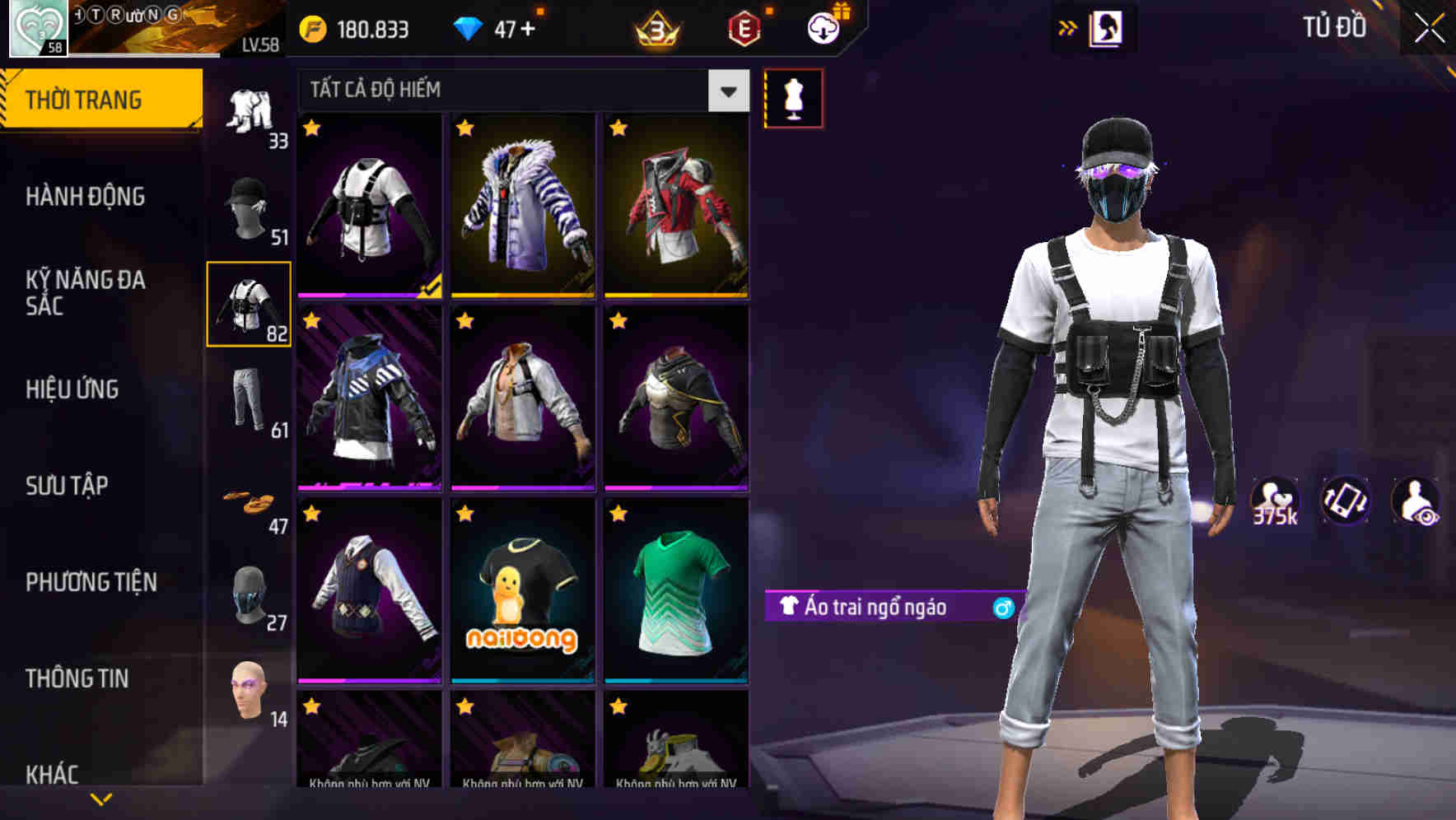Select the THÔNG TIN sidebar entry
The image size is (1456, 820).
[79, 678]
